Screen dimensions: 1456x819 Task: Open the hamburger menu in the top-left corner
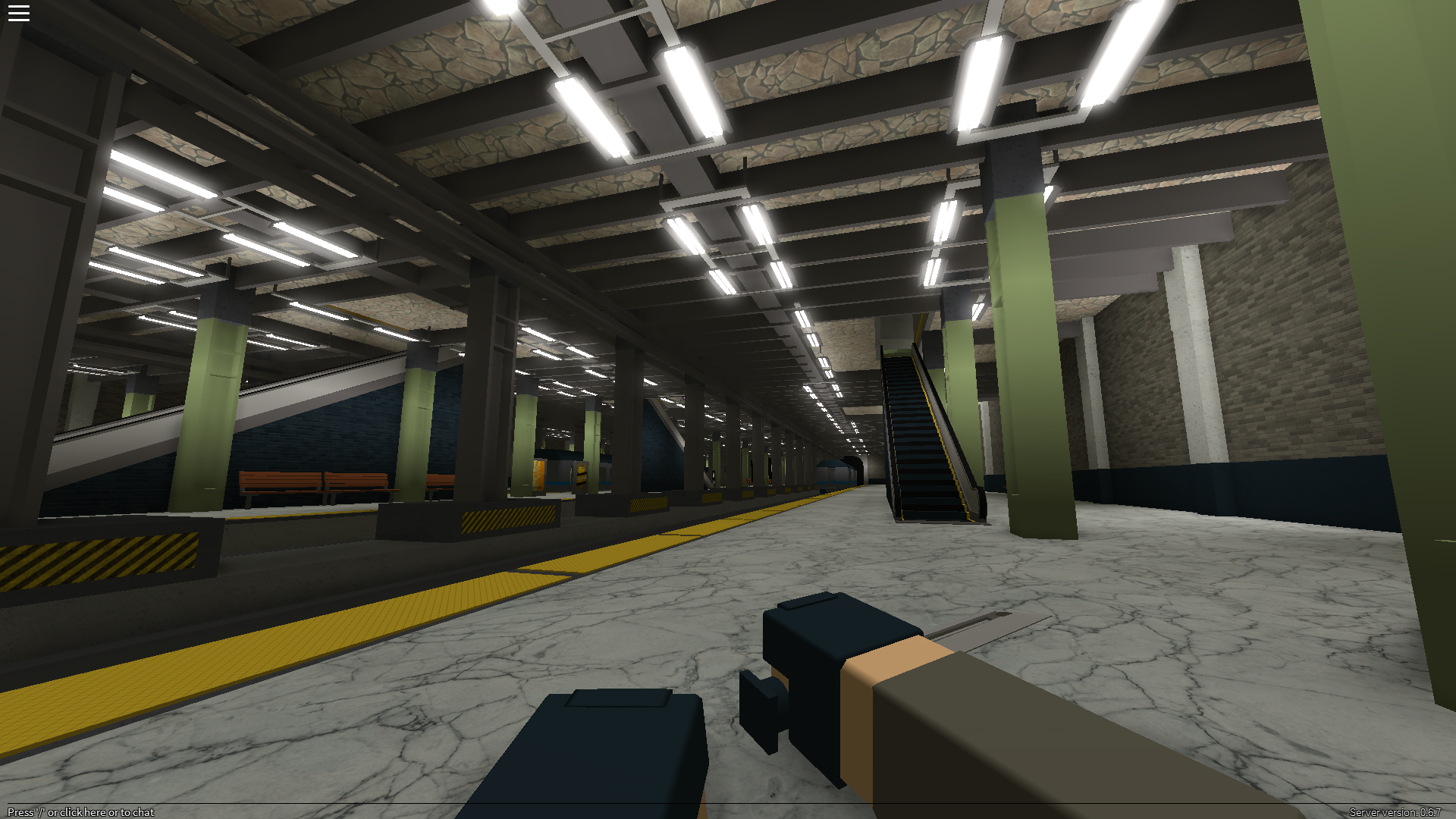coord(19,12)
